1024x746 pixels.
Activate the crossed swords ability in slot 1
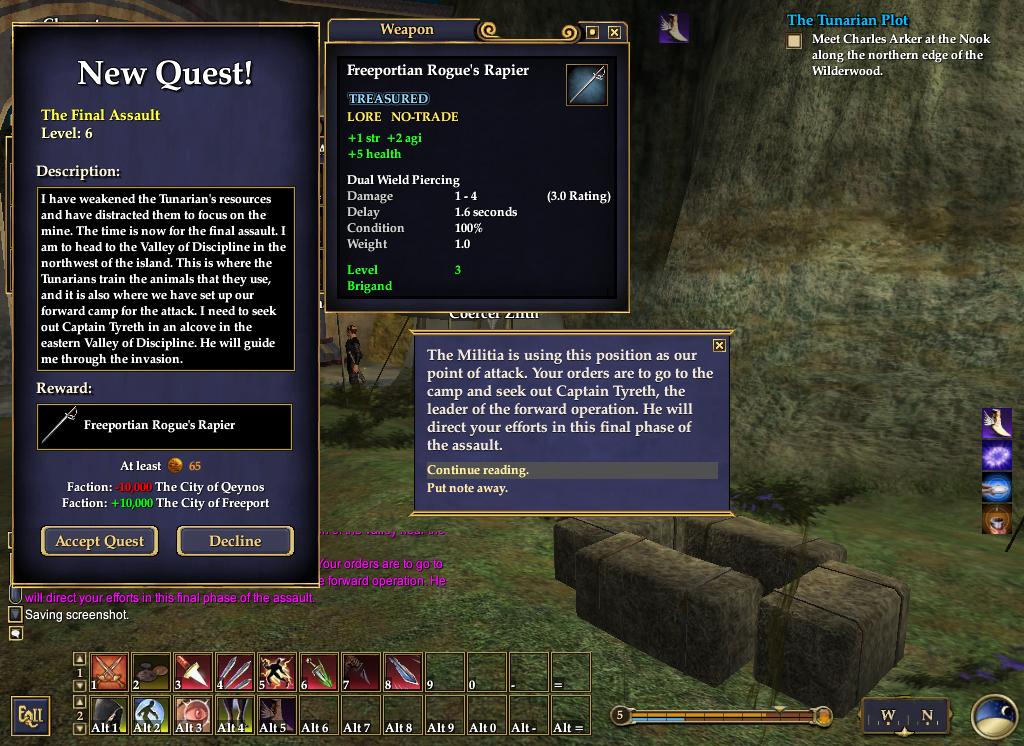109,671
